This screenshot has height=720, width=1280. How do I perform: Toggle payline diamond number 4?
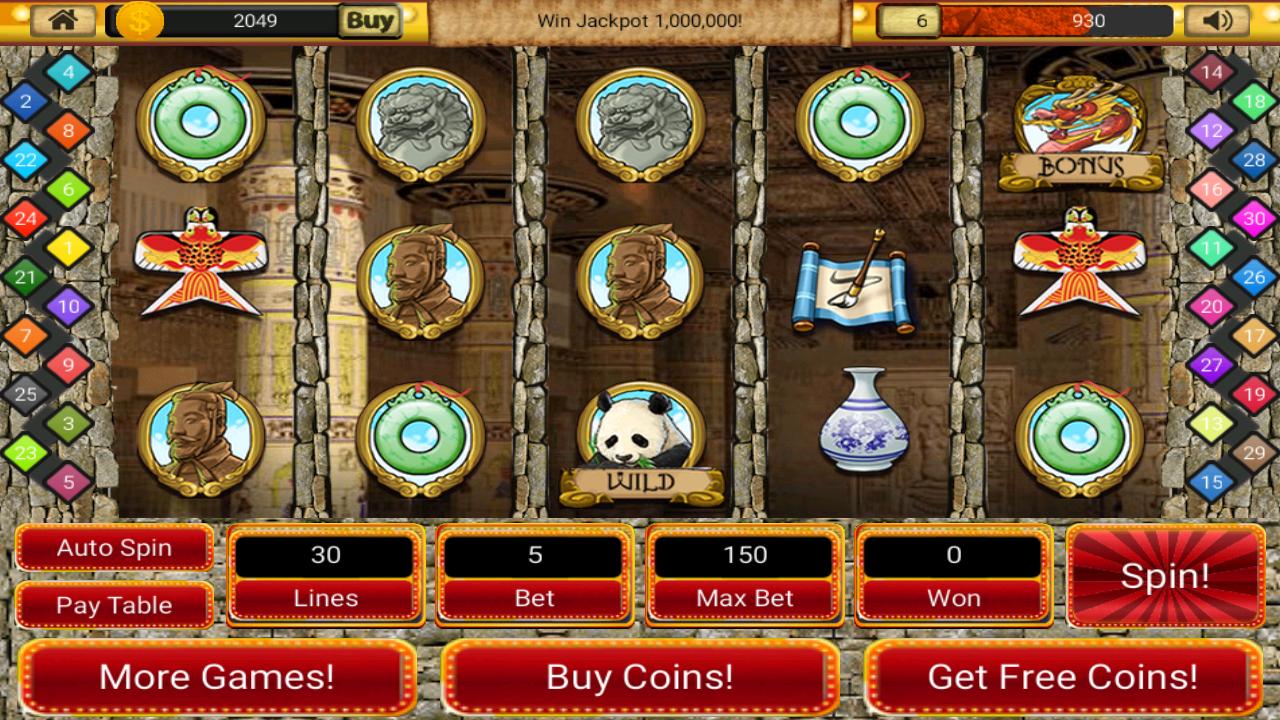tap(68, 71)
